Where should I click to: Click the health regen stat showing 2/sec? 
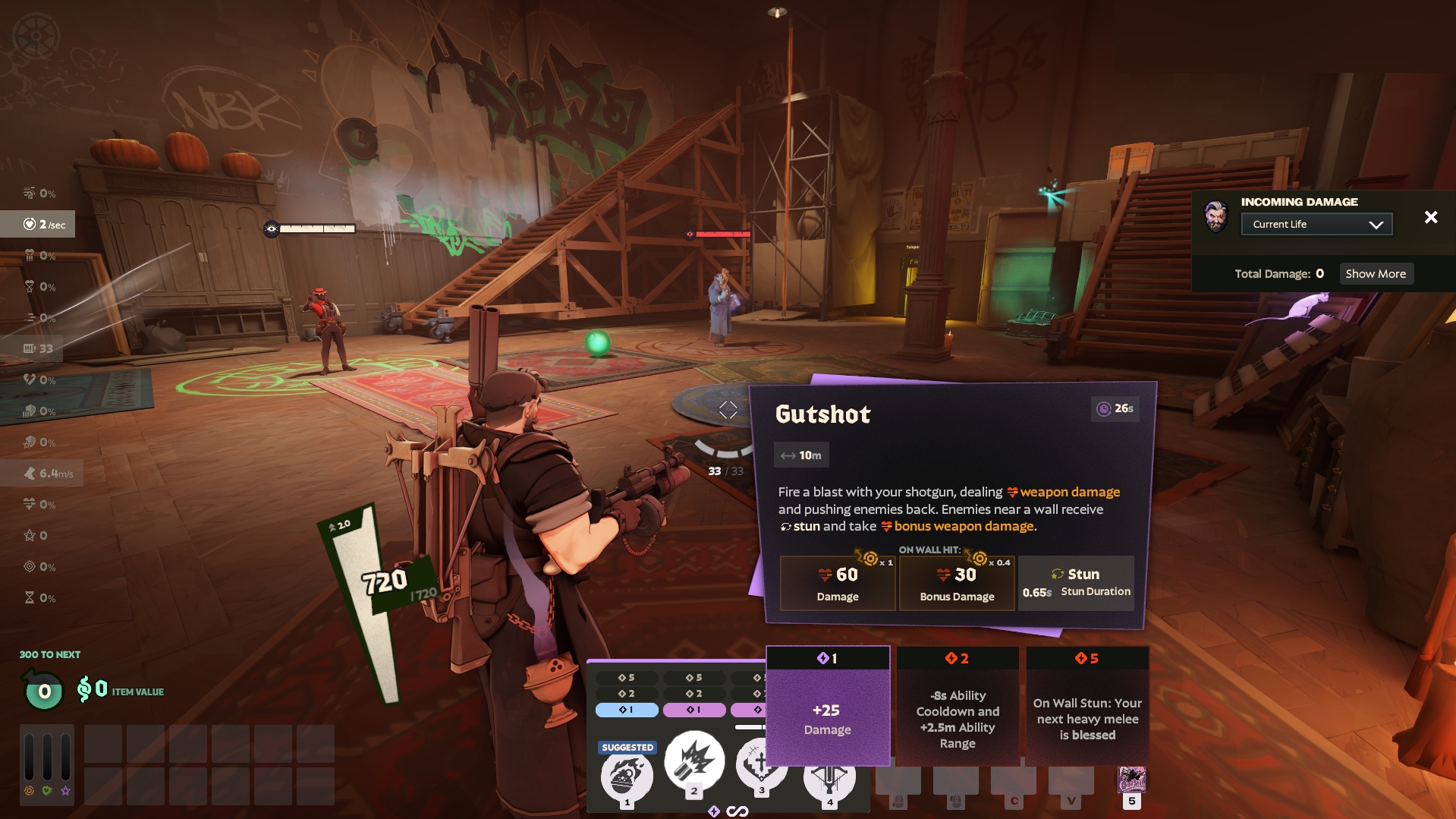38,224
